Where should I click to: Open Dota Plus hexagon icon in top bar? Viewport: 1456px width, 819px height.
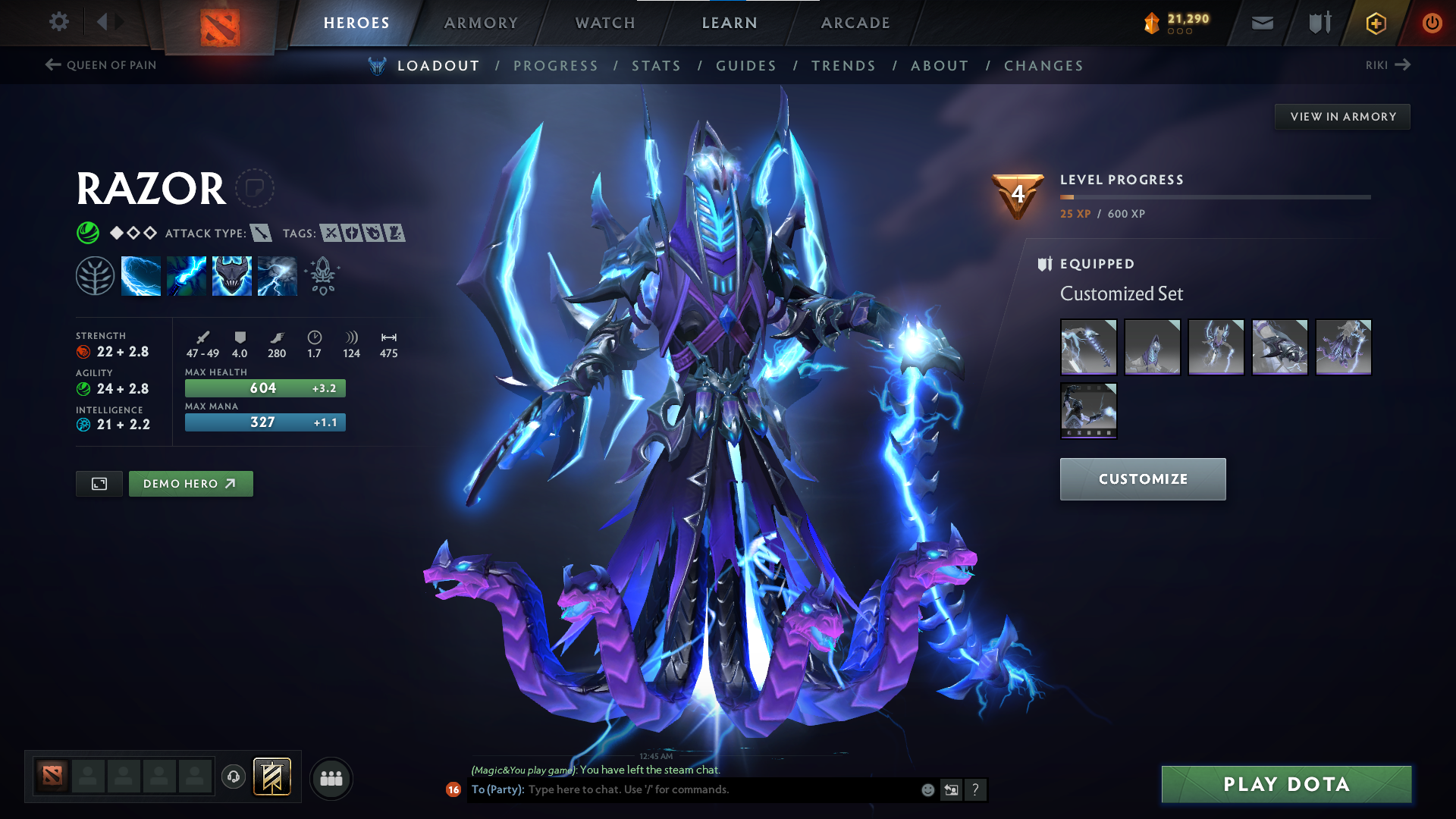point(1376,23)
